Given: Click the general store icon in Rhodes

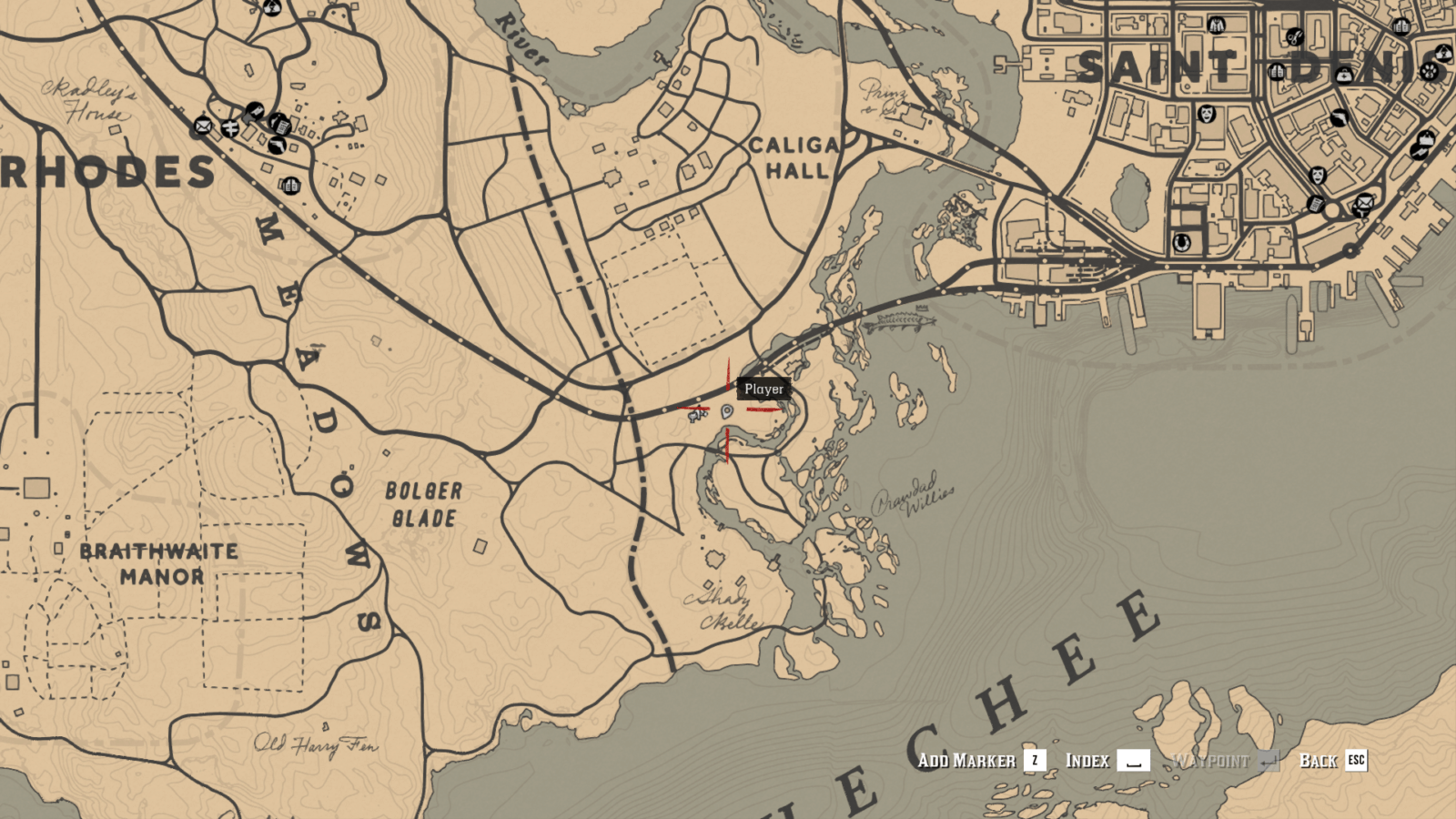Looking at the screenshot, I should pyautogui.click(x=281, y=126).
